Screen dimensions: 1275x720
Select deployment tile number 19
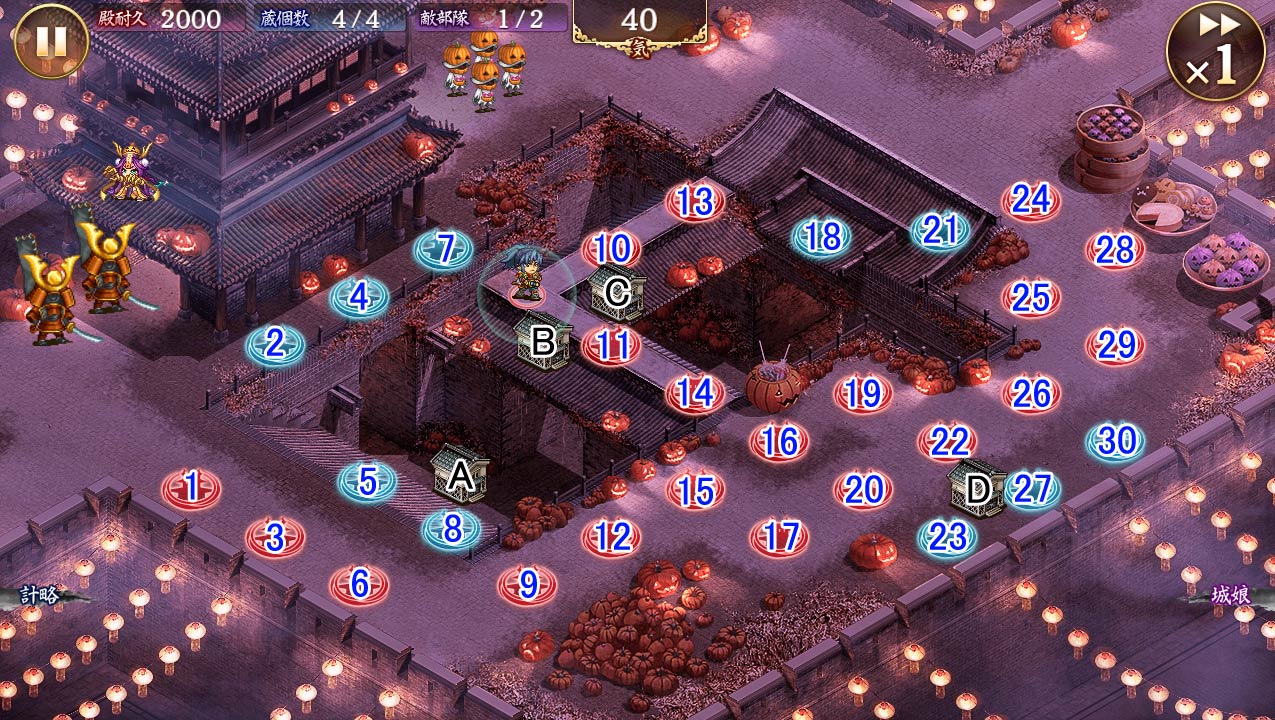[x=863, y=393]
